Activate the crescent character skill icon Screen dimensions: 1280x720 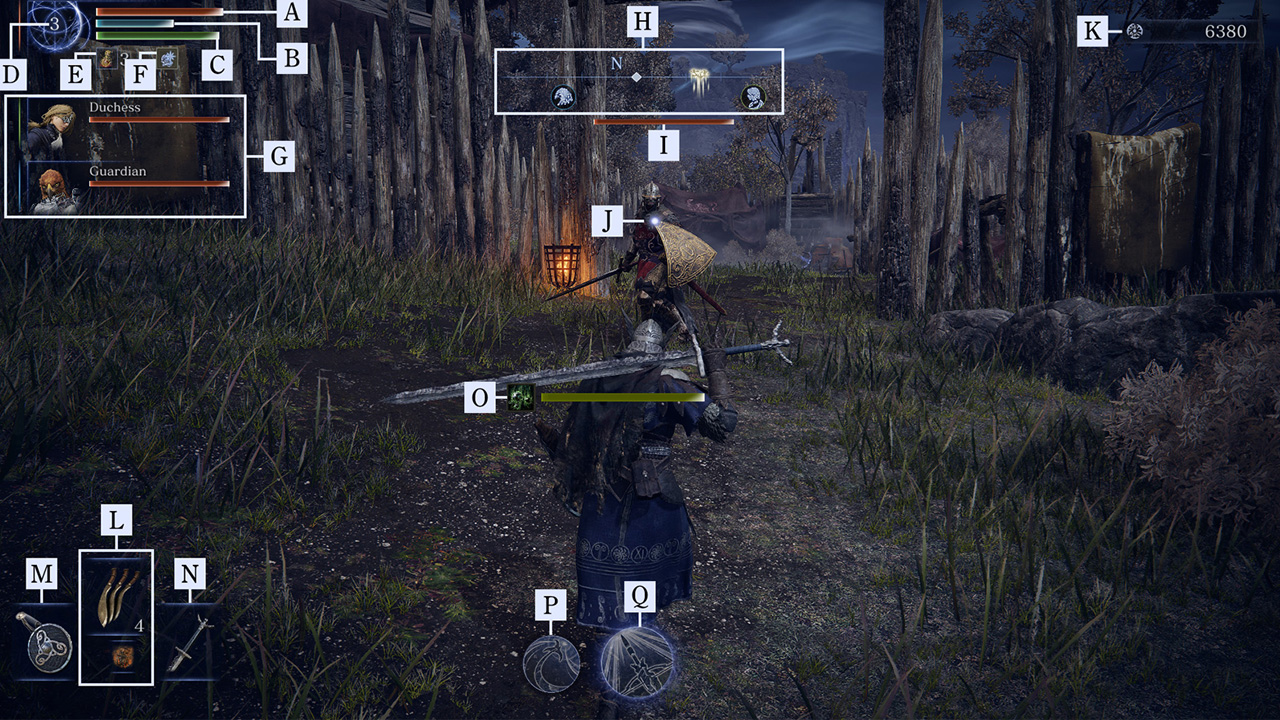click(x=552, y=664)
